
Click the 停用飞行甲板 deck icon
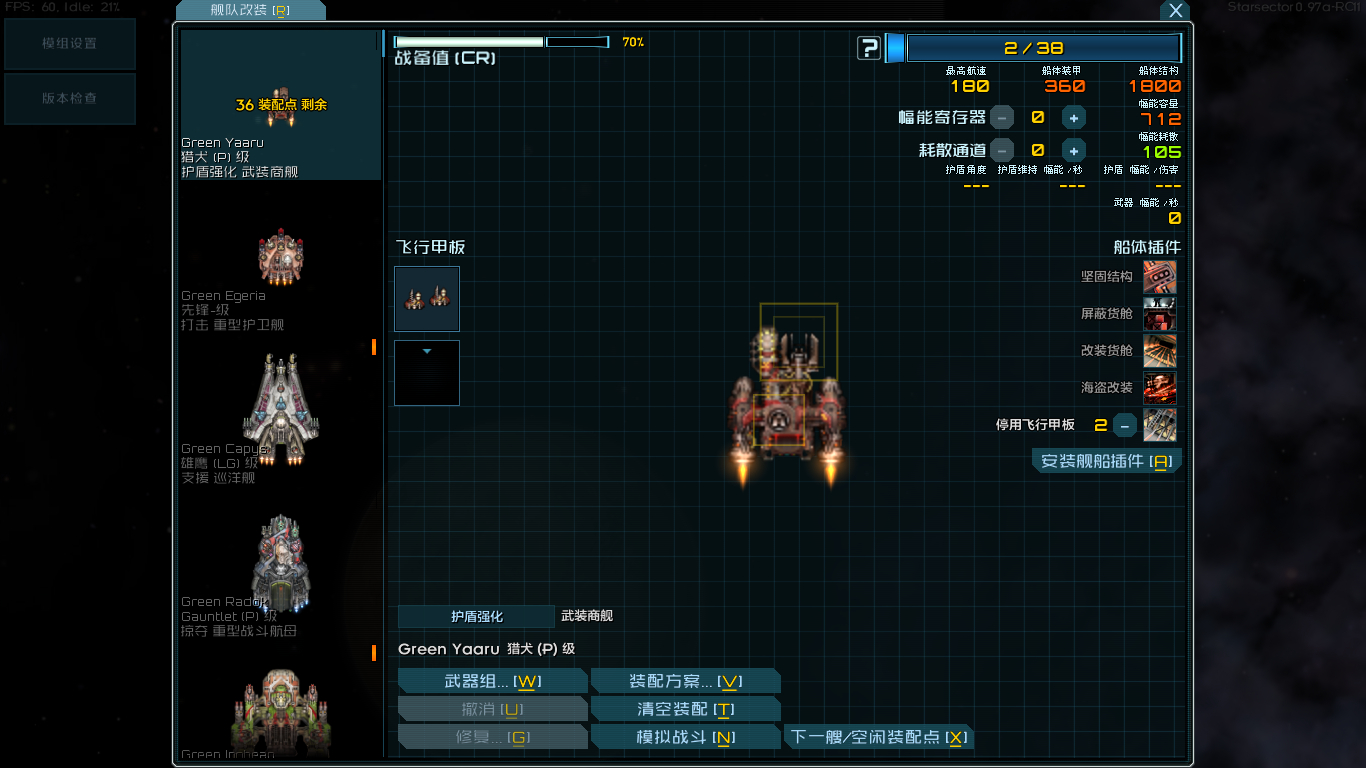(x=1160, y=424)
